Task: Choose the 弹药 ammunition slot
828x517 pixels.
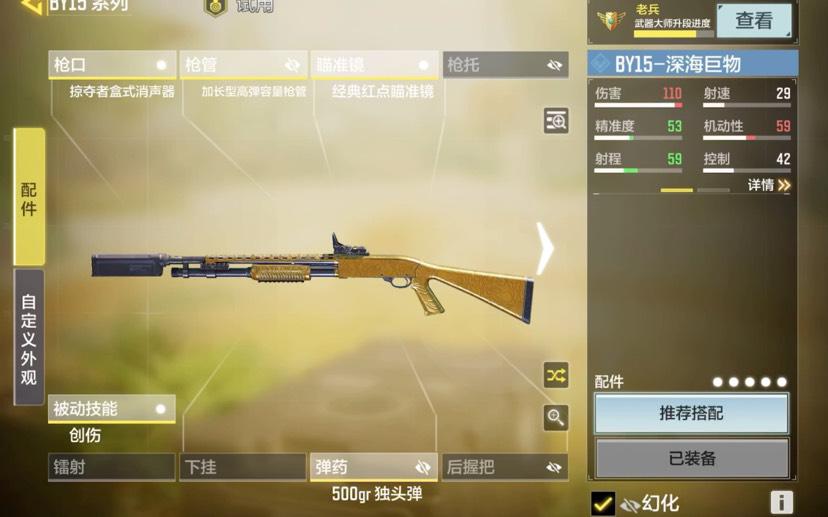Action: (x=374, y=467)
